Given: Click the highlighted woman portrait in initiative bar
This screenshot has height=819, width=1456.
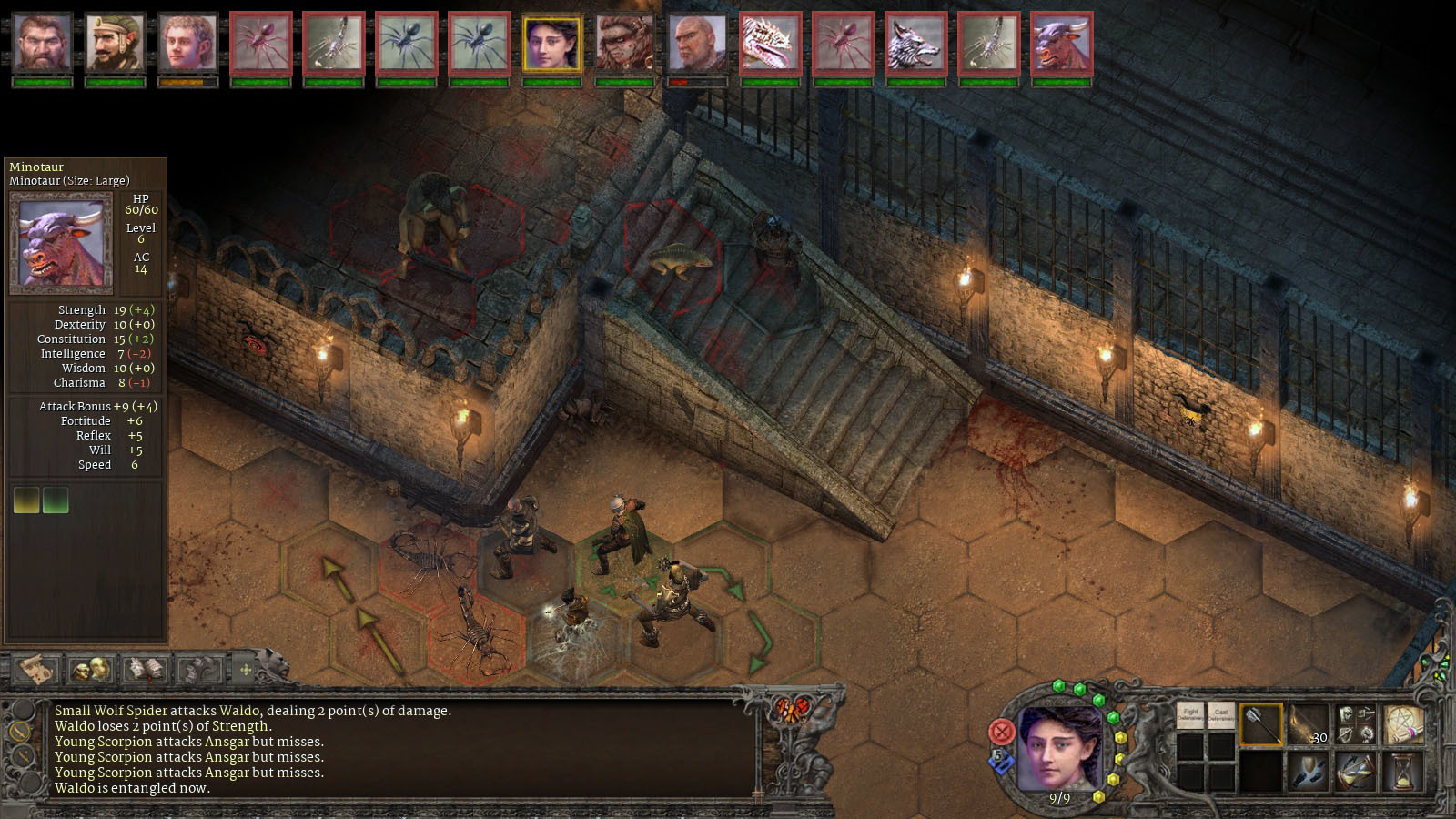Looking at the screenshot, I should click(x=551, y=43).
